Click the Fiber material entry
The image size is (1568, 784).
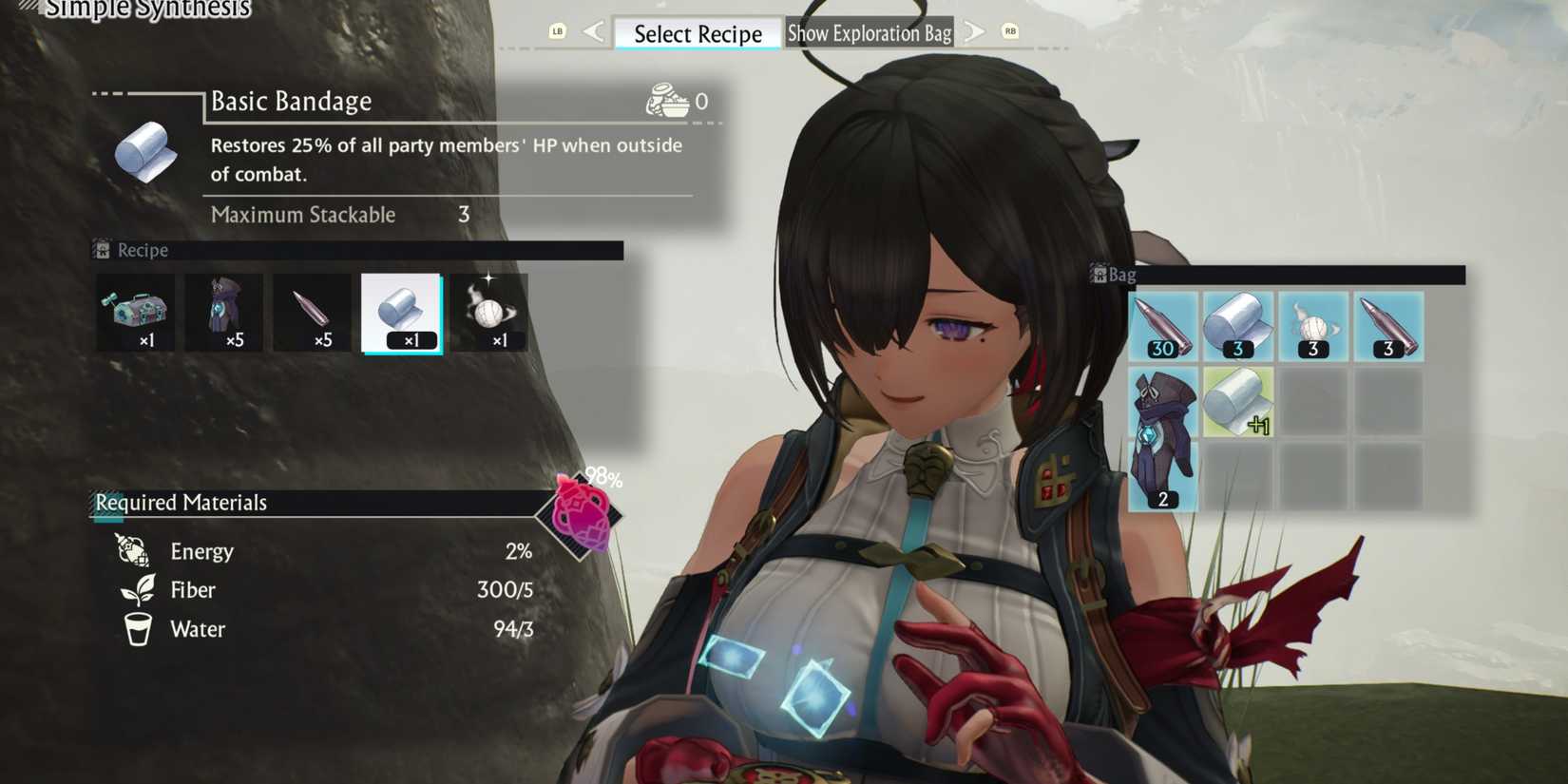pyautogui.click(x=193, y=589)
